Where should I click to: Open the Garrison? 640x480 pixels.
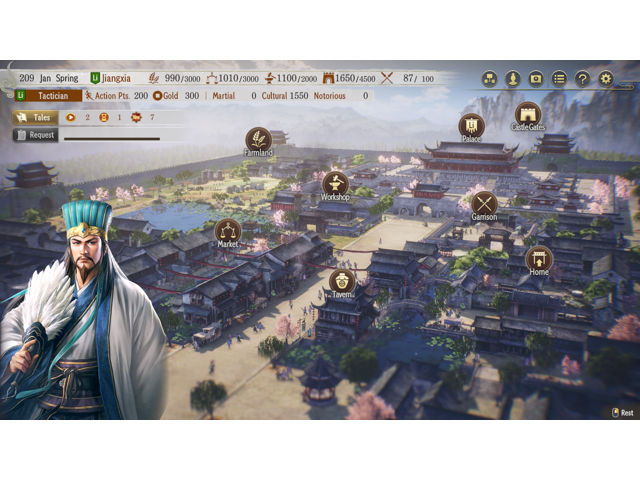(x=484, y=204)
